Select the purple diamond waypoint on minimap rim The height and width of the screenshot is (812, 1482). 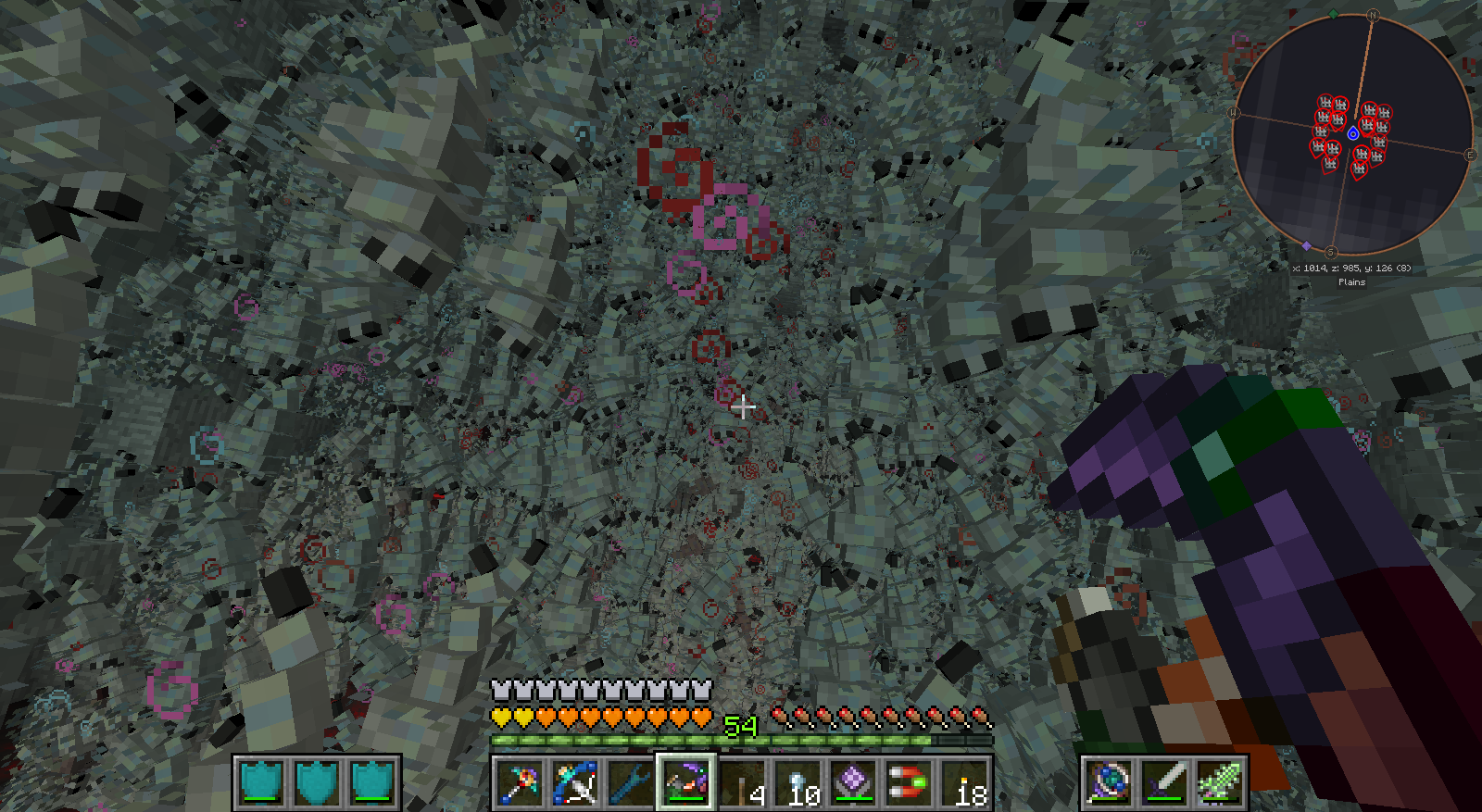coord(1307,245)
